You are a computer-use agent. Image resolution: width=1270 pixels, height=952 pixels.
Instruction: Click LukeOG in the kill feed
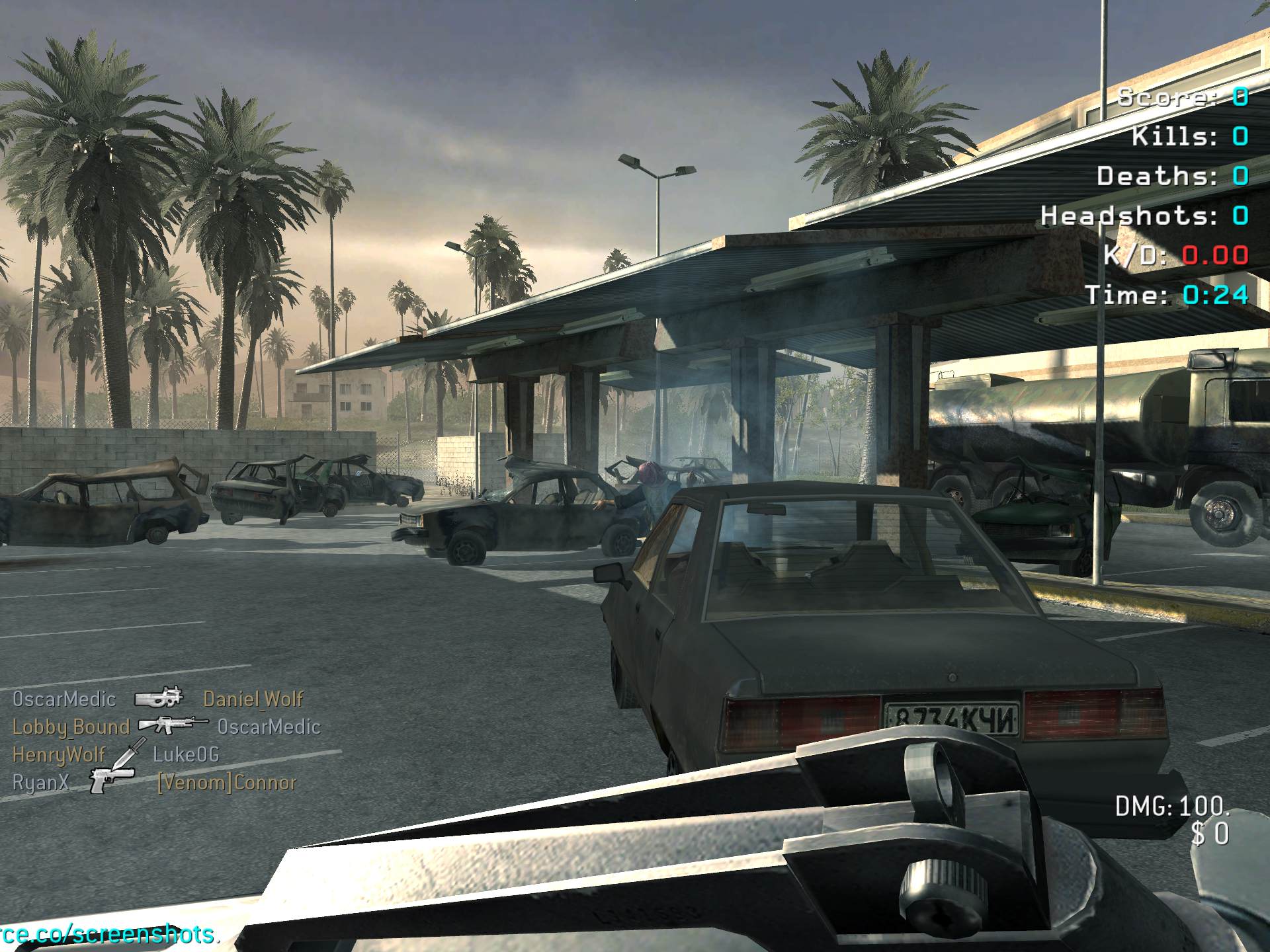pyautogui.click(x=186, y=754)
